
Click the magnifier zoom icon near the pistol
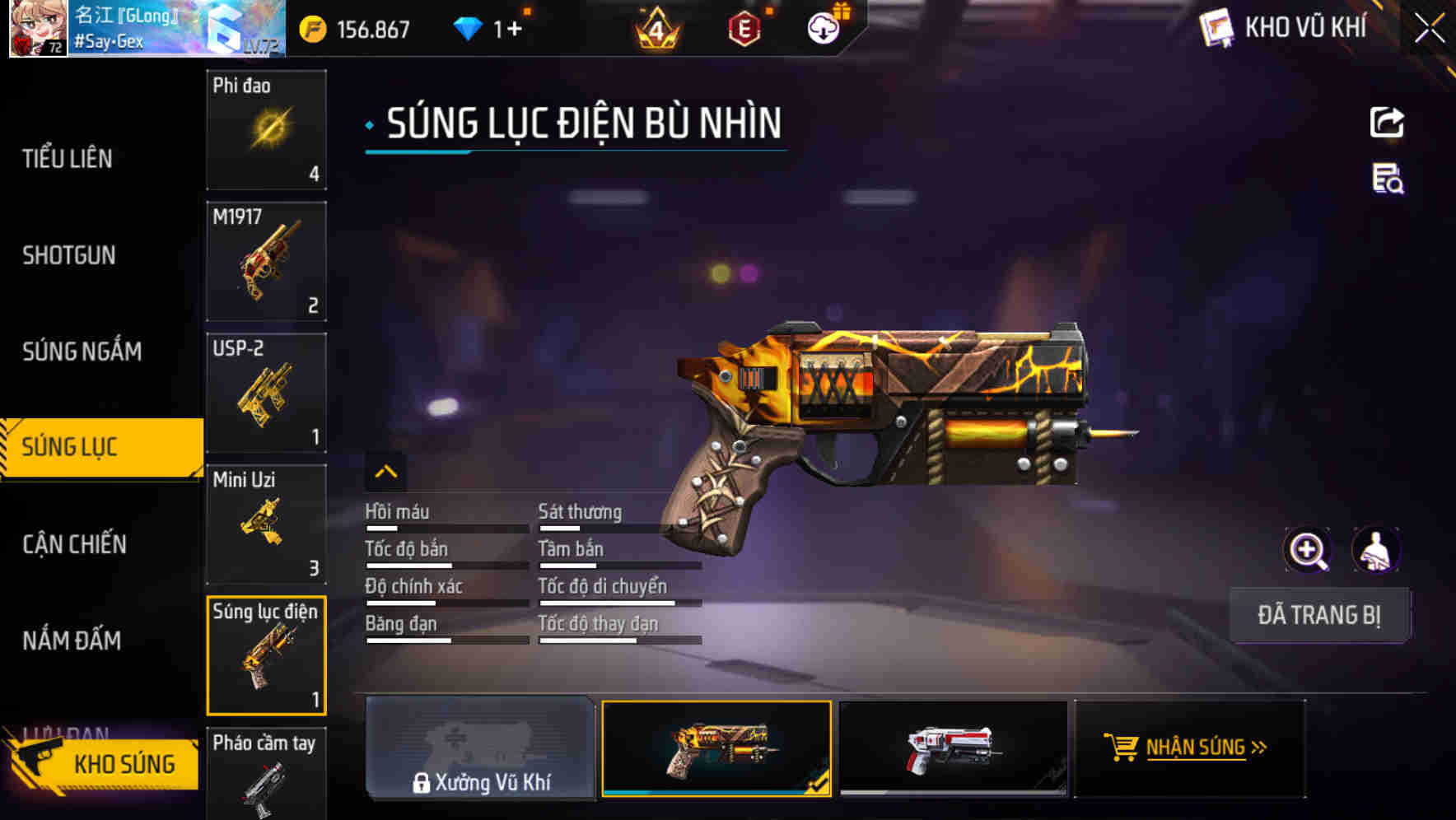pos(1308,549)
